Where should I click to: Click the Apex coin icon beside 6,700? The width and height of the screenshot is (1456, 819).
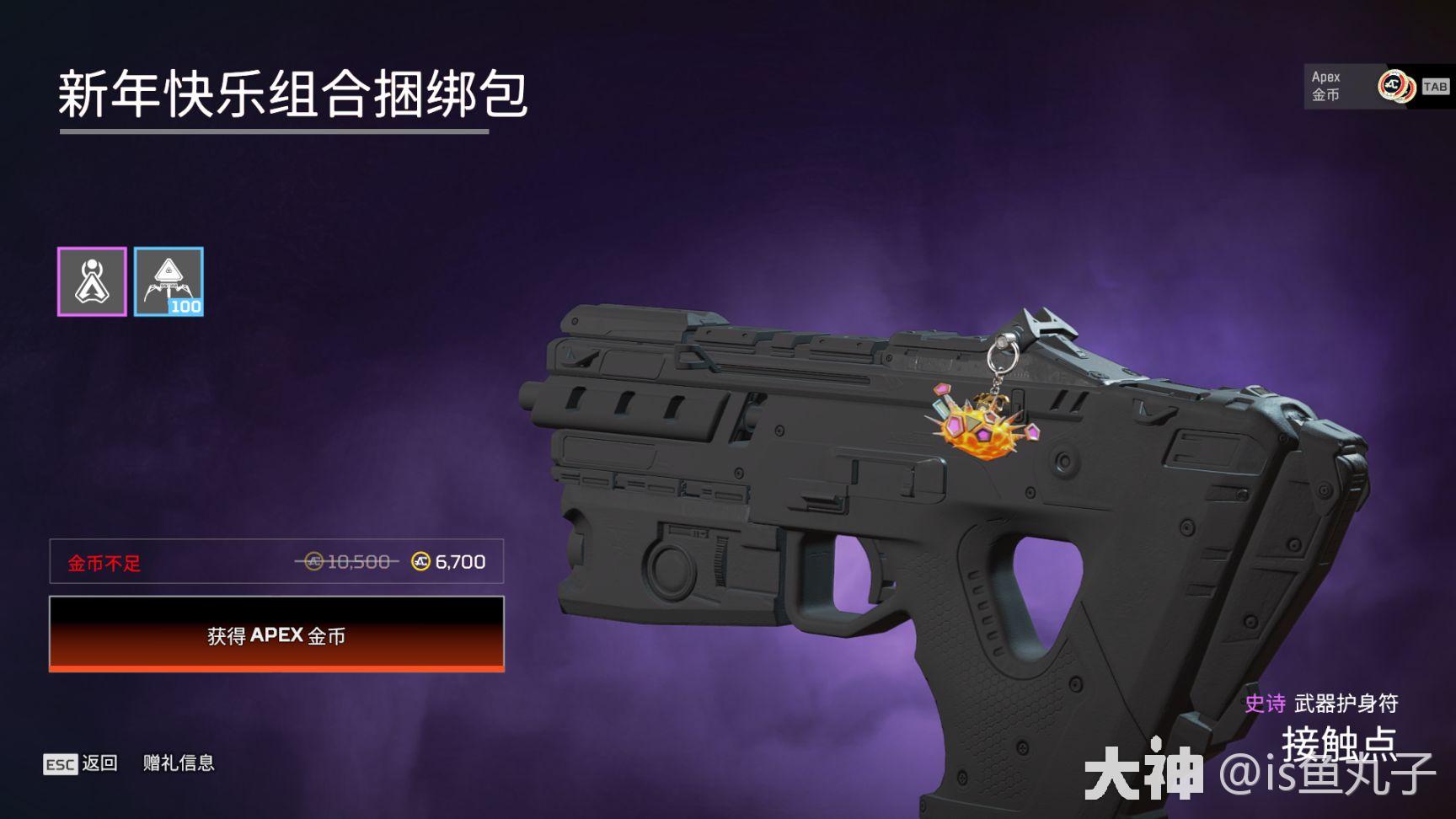pos(420,561)
